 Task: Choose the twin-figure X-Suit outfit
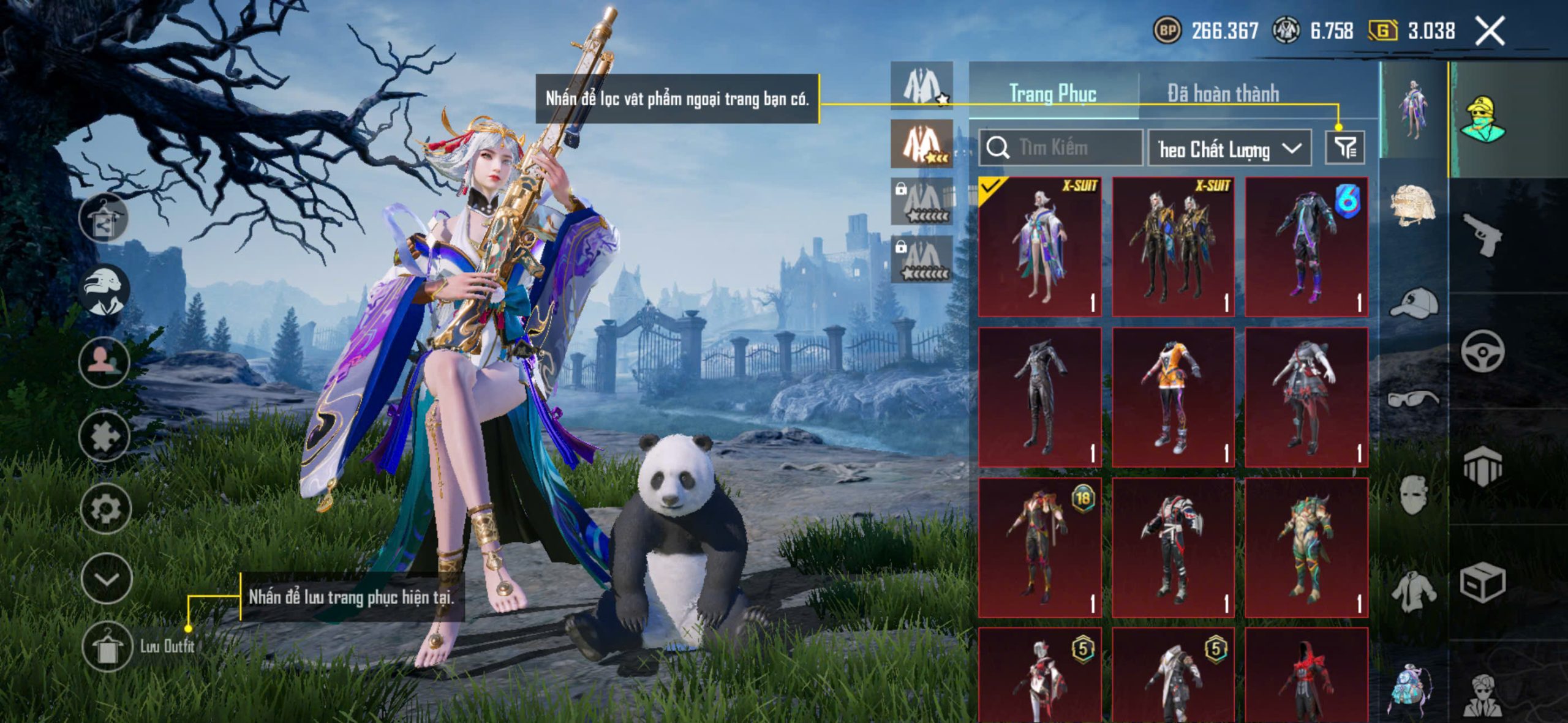click(x=1173, y=247)
